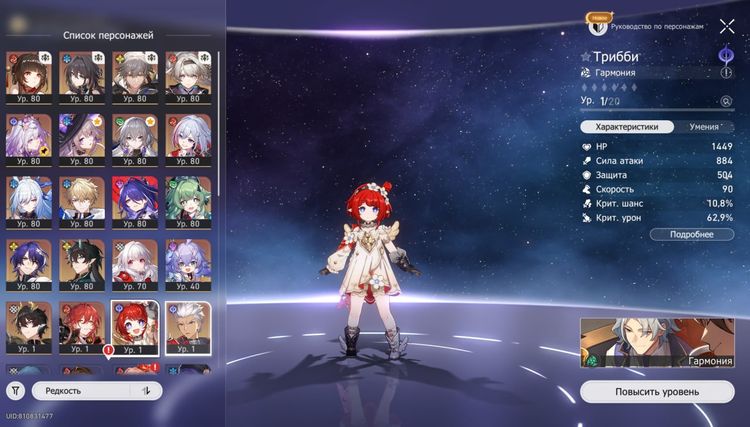
Task: Tap the purple Quantum element icon
Action: tap(726, 54)
